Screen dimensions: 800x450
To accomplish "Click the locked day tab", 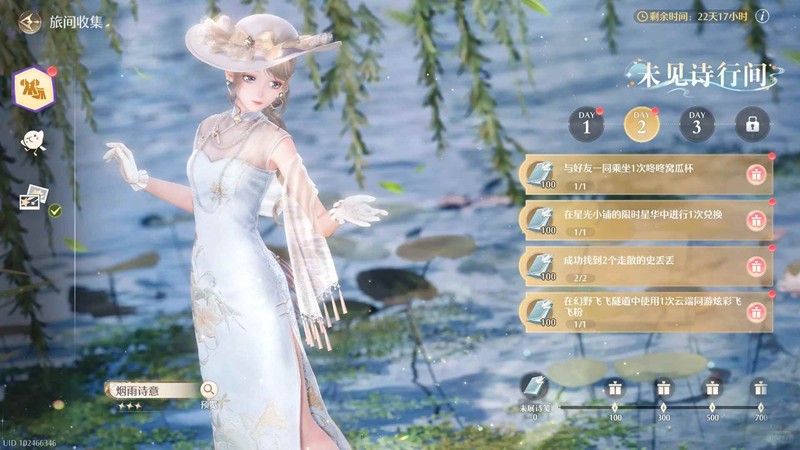I will (752, 124).
